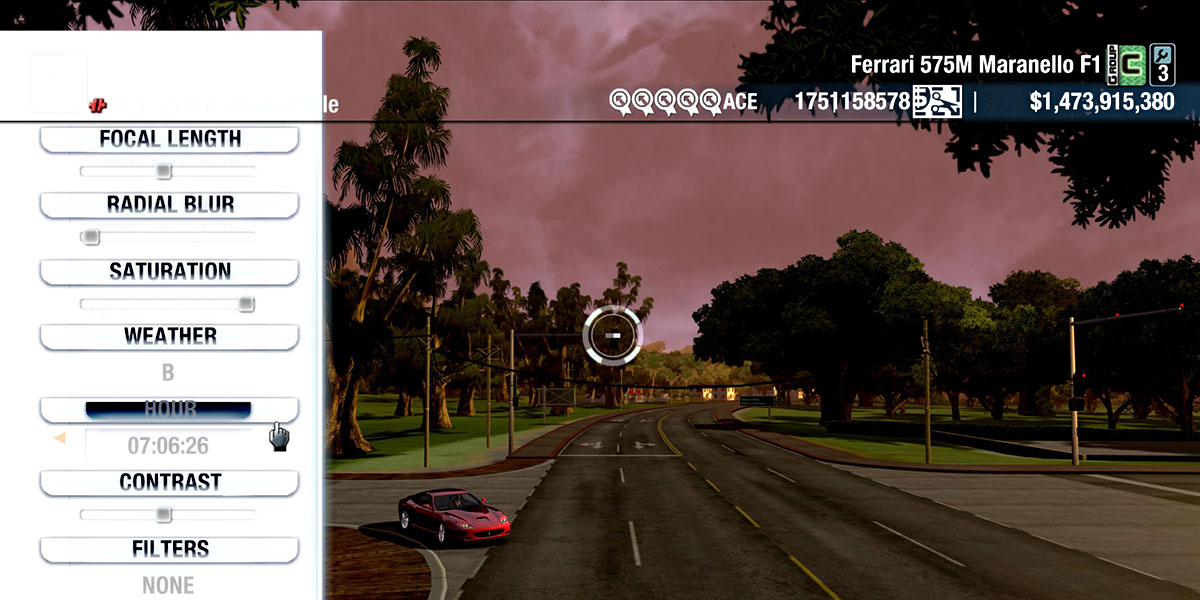
Task: Choose the Radial Blur option
Action: point(170,205)
